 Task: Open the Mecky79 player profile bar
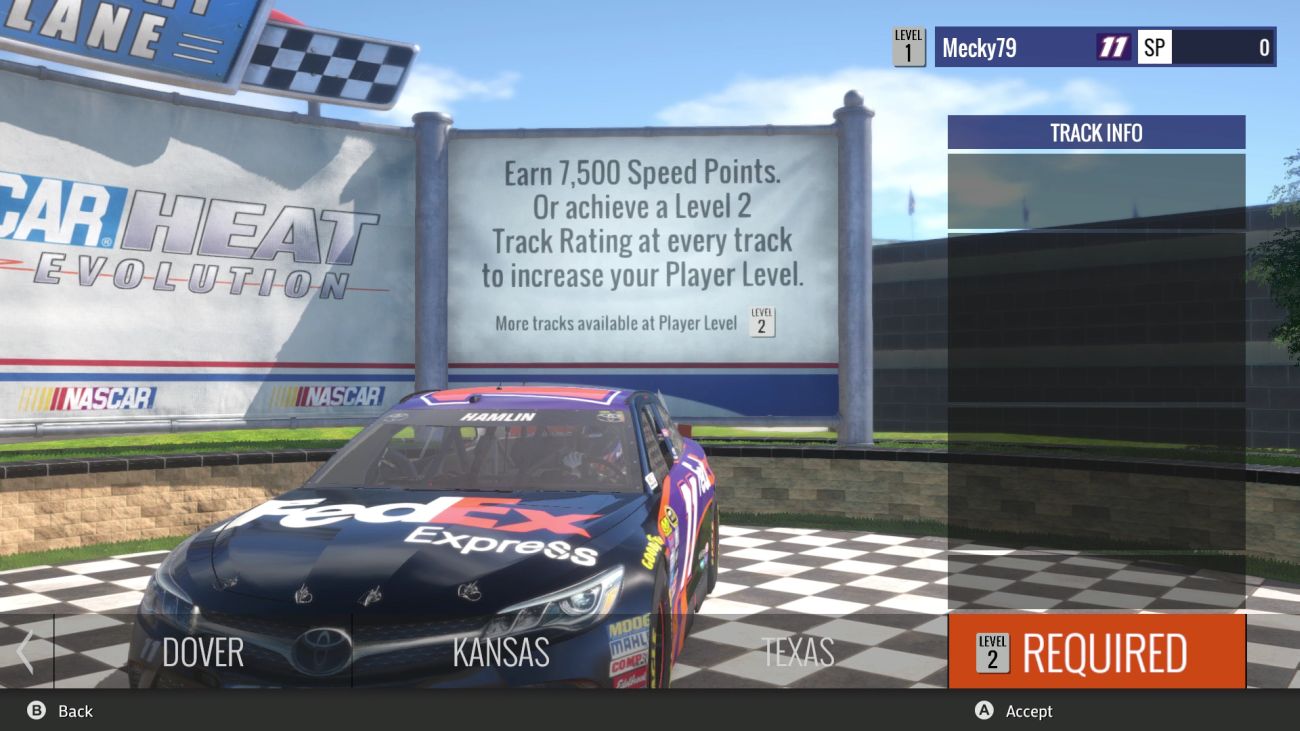pyautogui.click(x=1104, y=47)
